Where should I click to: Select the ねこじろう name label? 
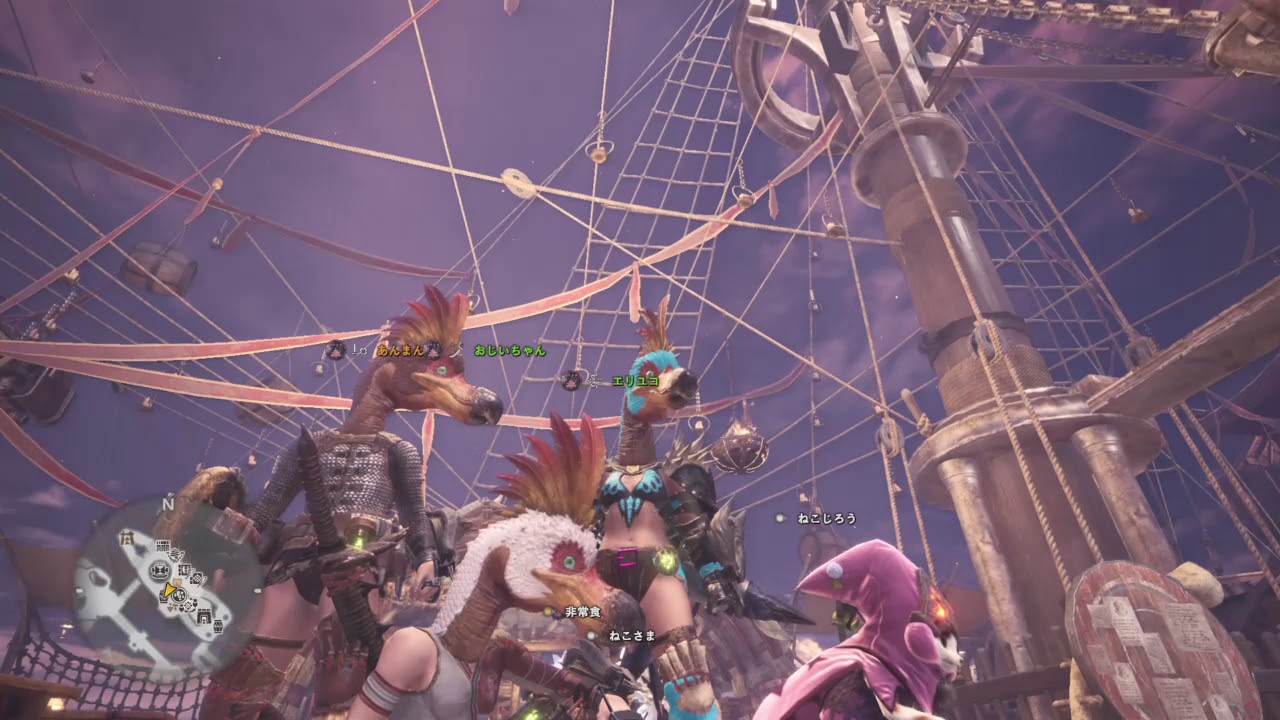[x=827, y=518]
